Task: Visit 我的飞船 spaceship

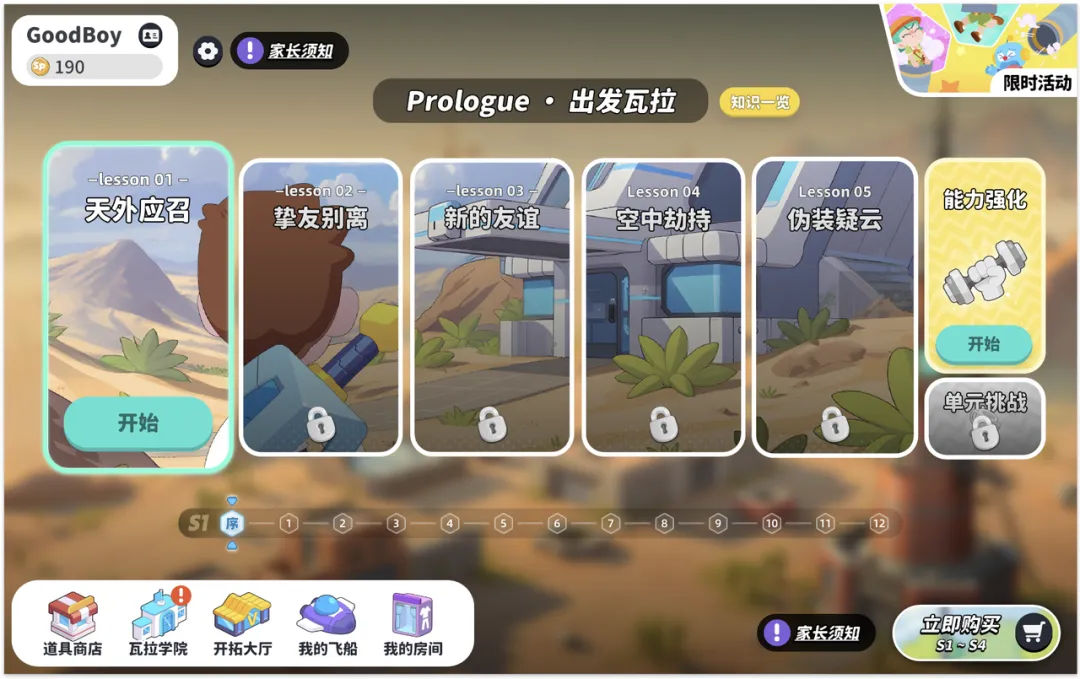Action: tap(326, 625)
